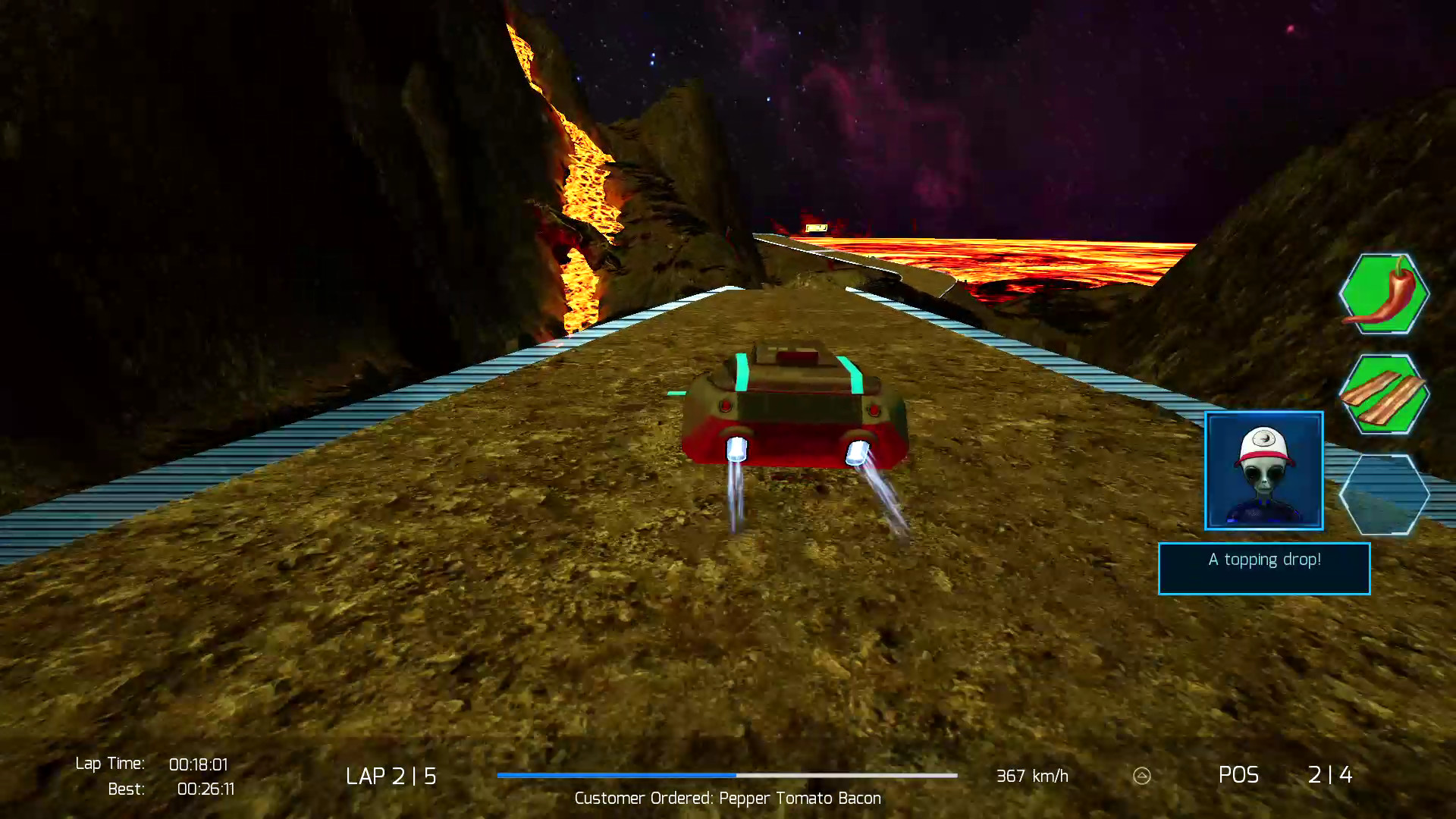Click the POS label in the HUD
1456x819 pixels.
click(1239, 776)
